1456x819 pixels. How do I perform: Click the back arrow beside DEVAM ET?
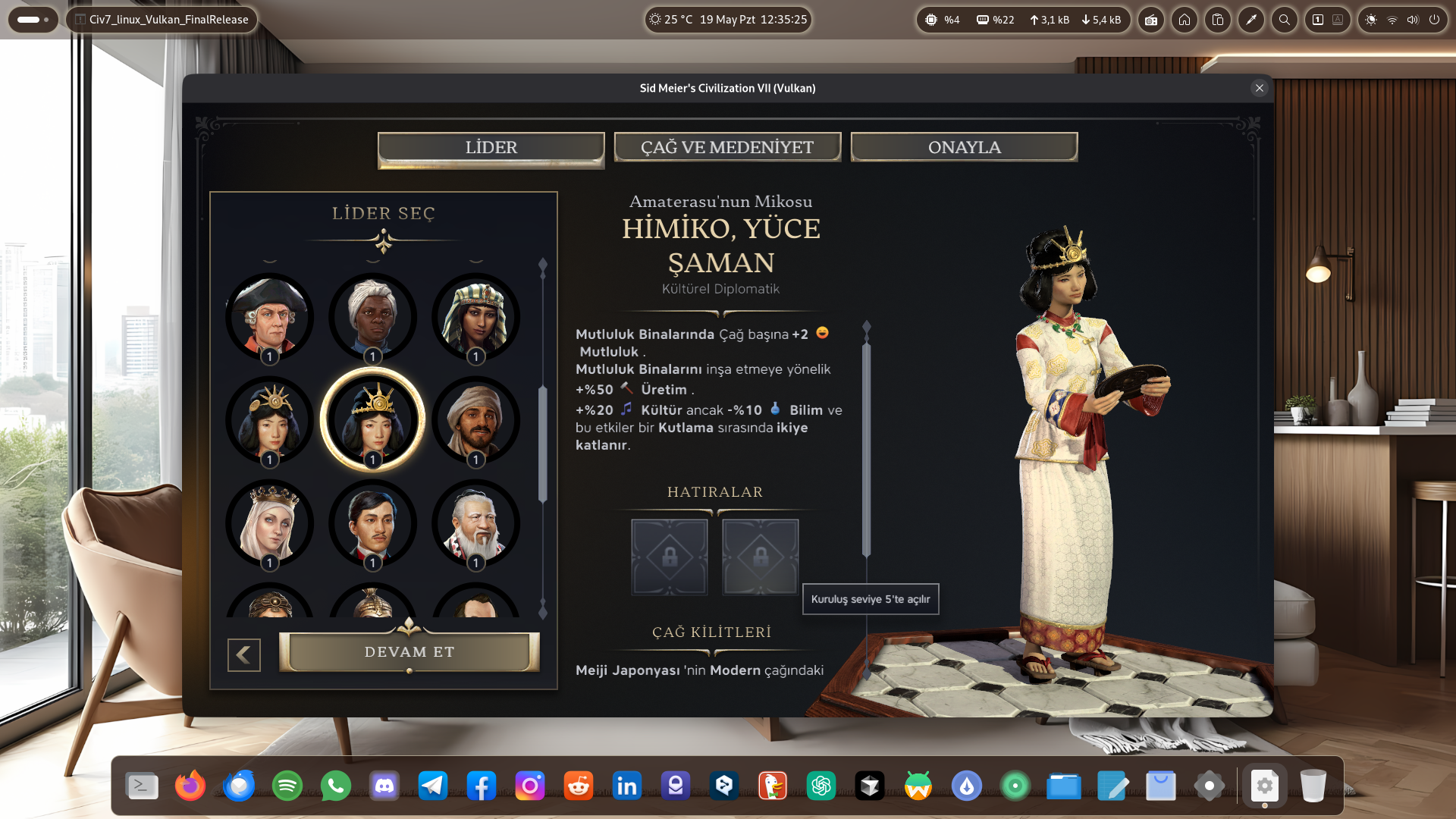(243, 654)
